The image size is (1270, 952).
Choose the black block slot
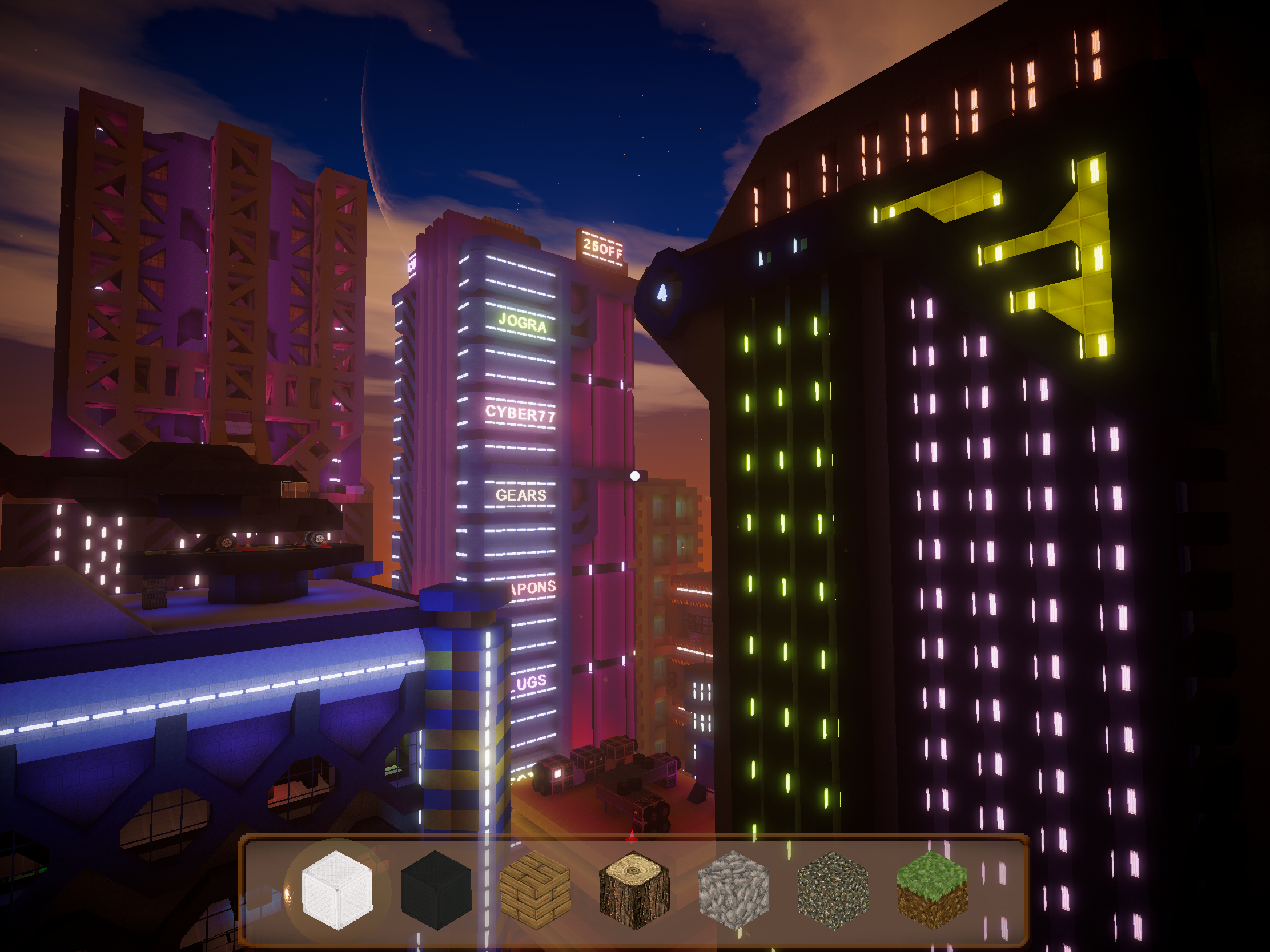(x=436, y=890)
